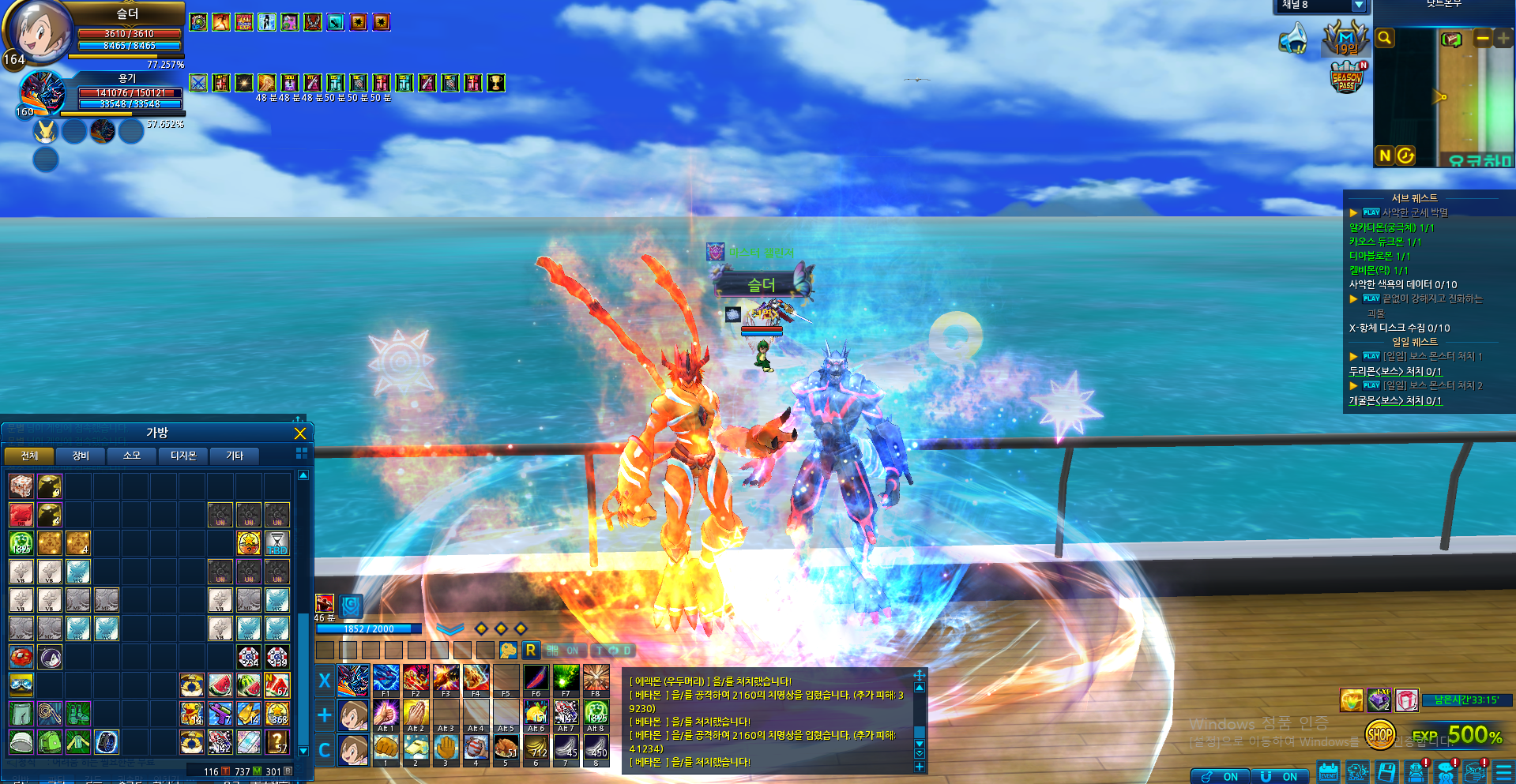
Task: Open the megaphone announcement icon
Action: pyautogui.click(x=1293, y=38)
